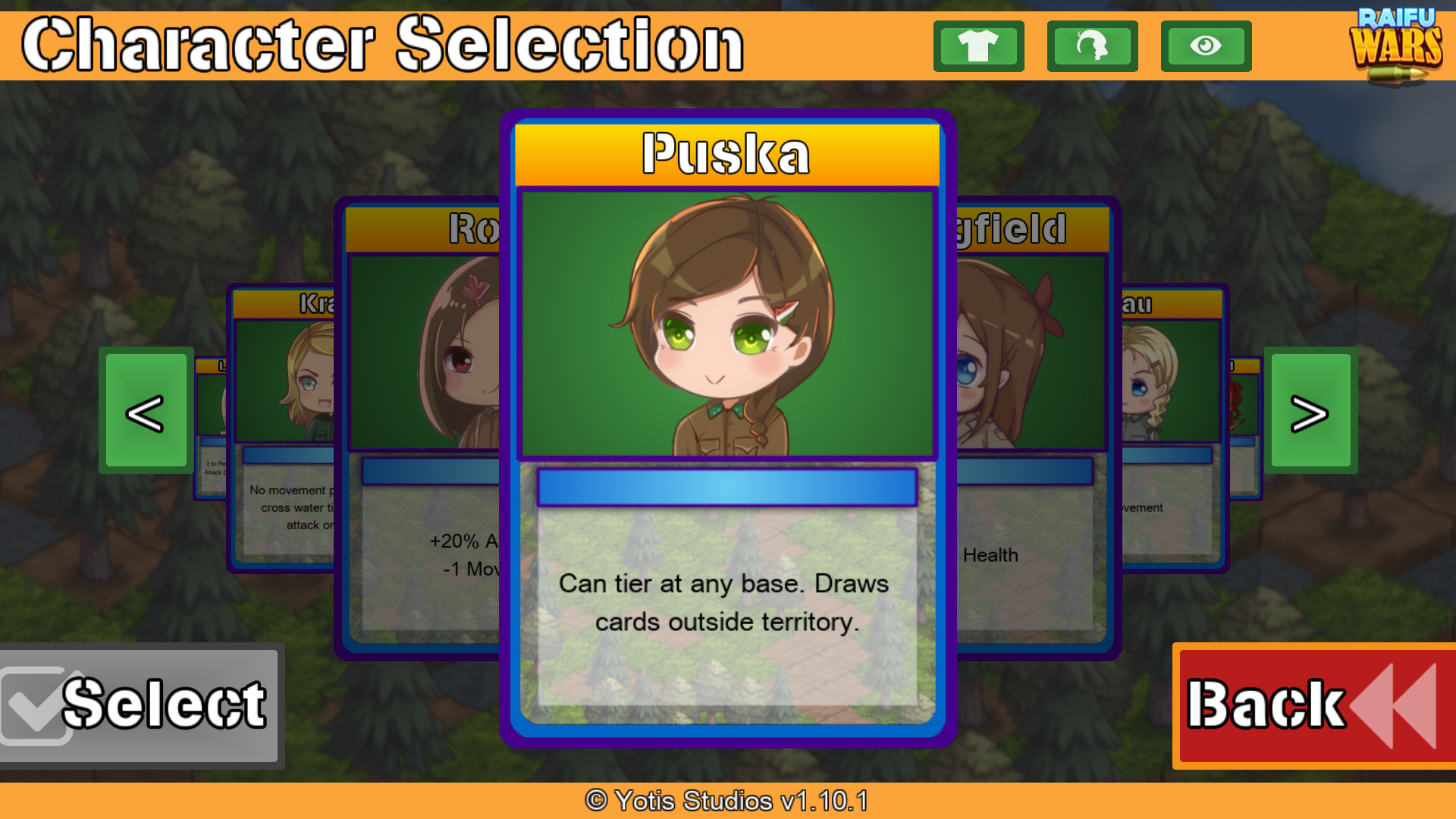Click the bullet graphic under the logo
Image resolution: width=1456 pixels, height=819 pixels.
click(1399, 72)
